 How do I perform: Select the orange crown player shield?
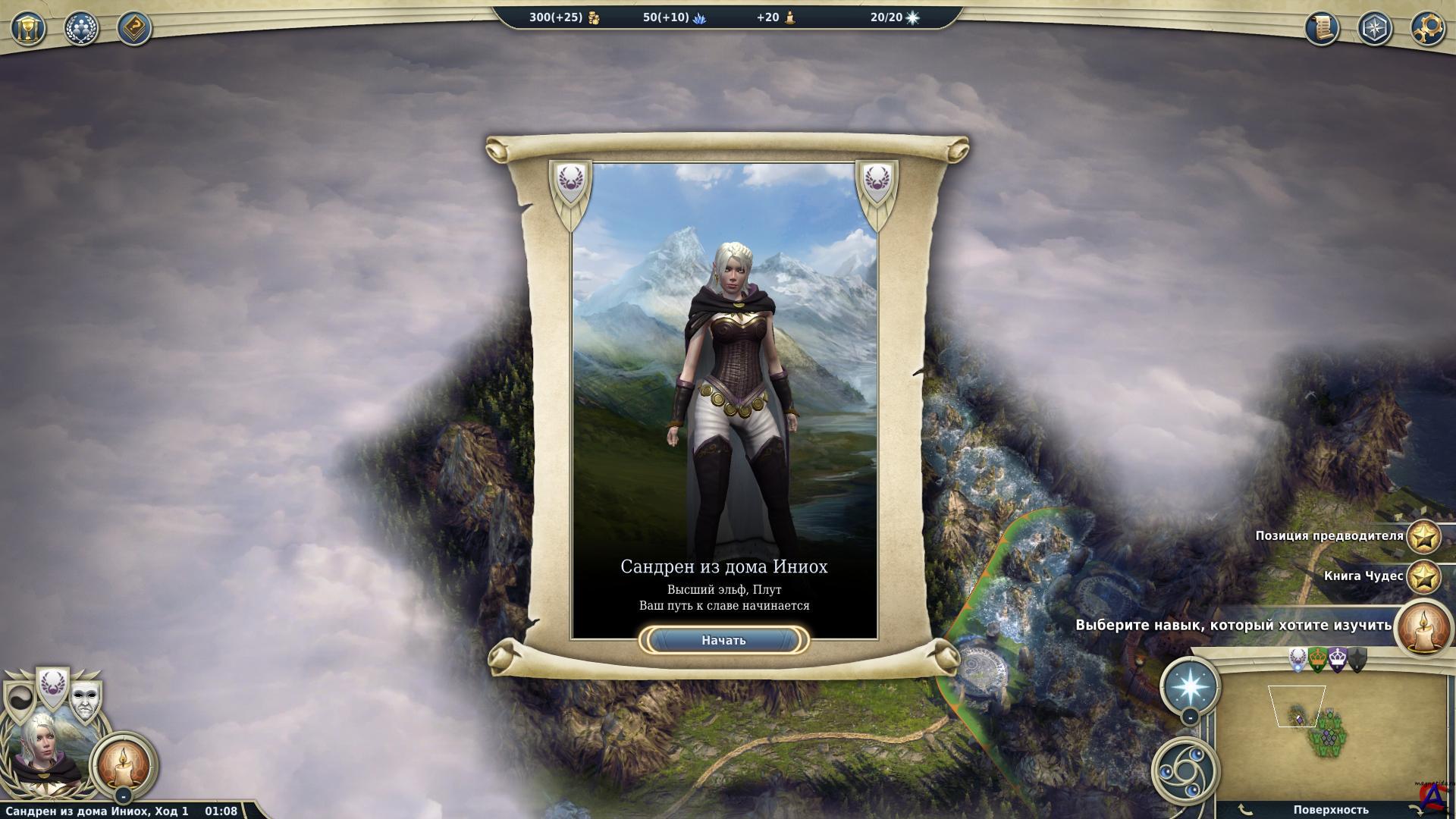pos(1318,660)
